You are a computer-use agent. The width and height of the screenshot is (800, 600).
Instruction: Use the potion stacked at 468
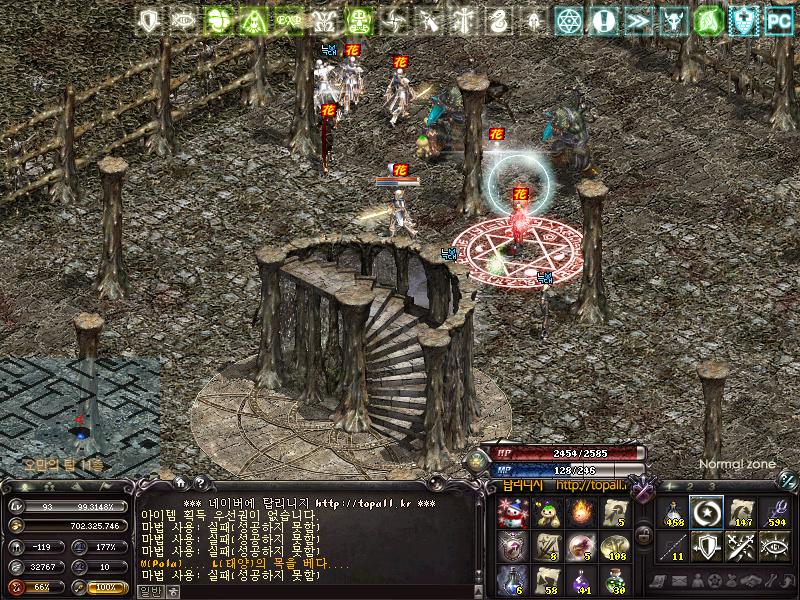(x=673, y=513)
